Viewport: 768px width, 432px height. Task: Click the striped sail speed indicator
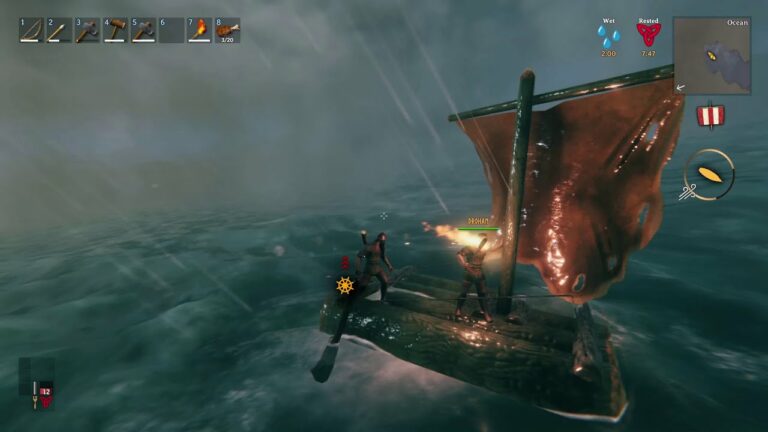pyautogui.click(x=710, y=115)
